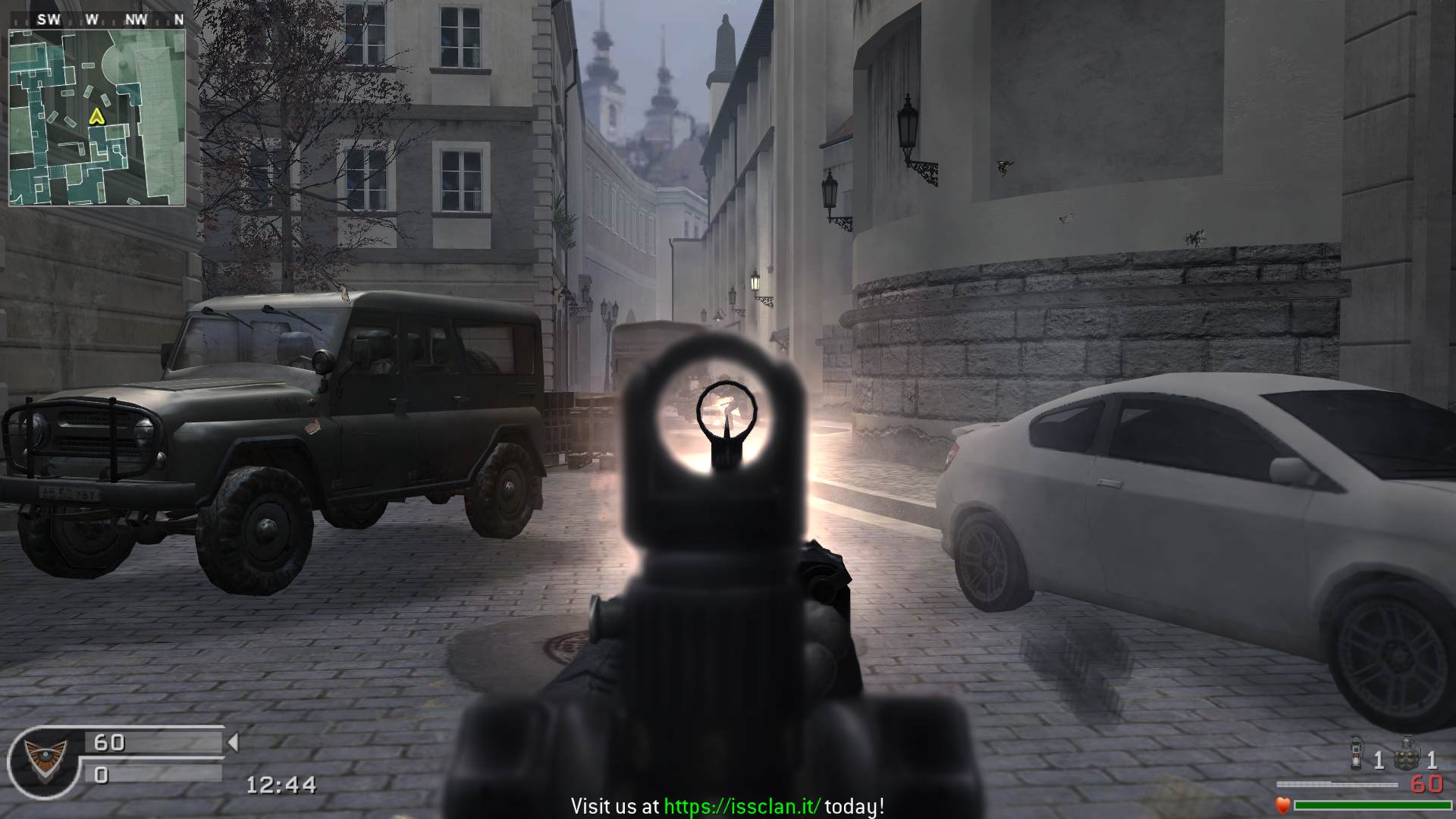Select the frag grenade icon

(x=1407, y=755)
